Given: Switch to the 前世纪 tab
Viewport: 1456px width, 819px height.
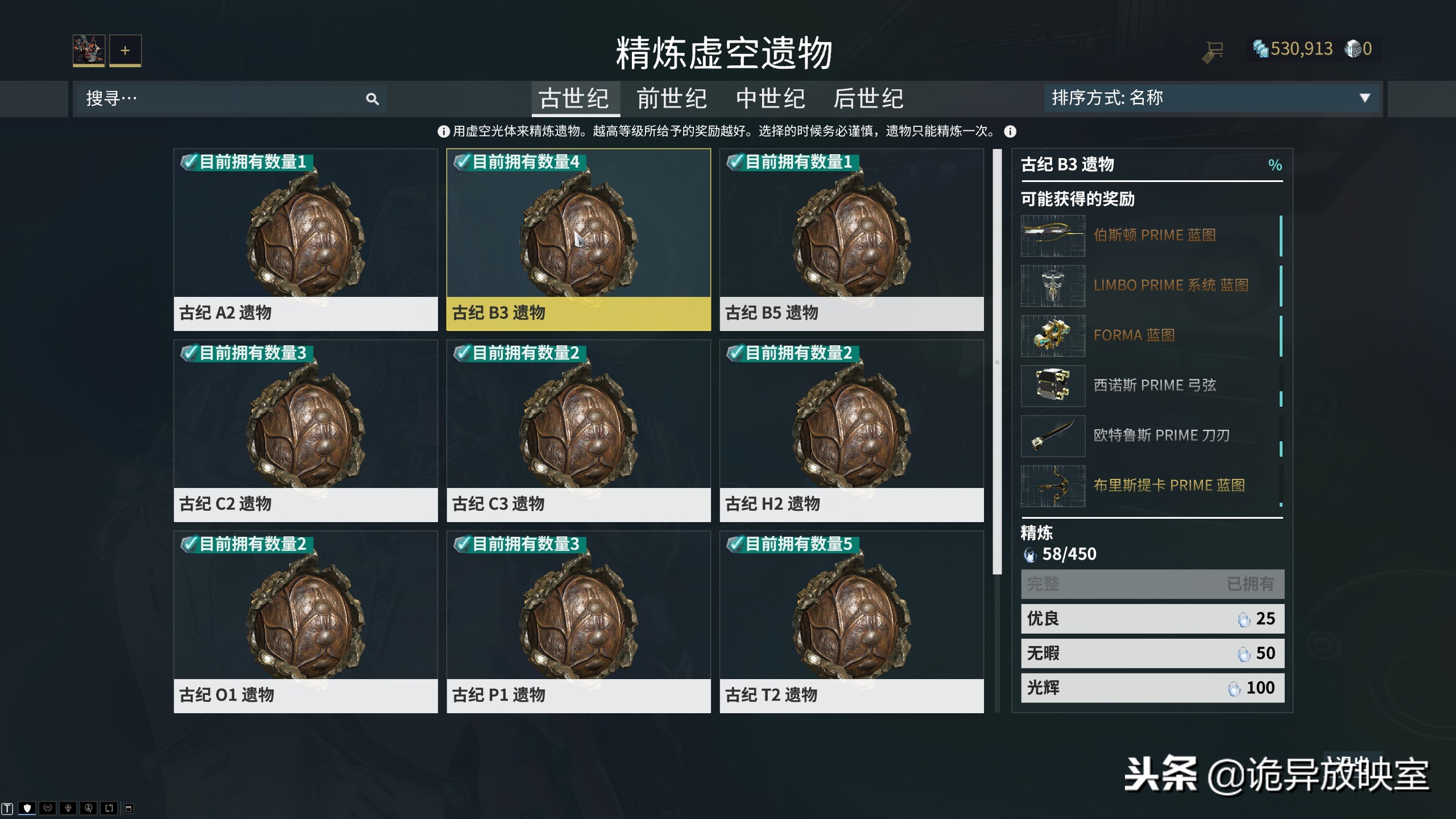Looking at the screenshot, I should click(671, 99).
